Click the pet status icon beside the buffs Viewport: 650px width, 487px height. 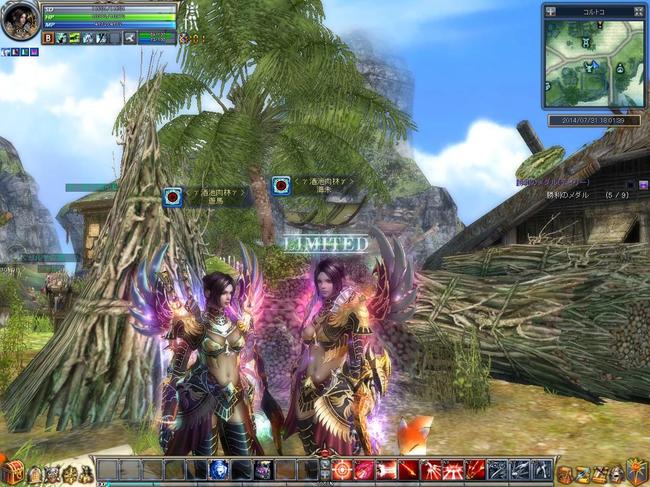(186, 38)
